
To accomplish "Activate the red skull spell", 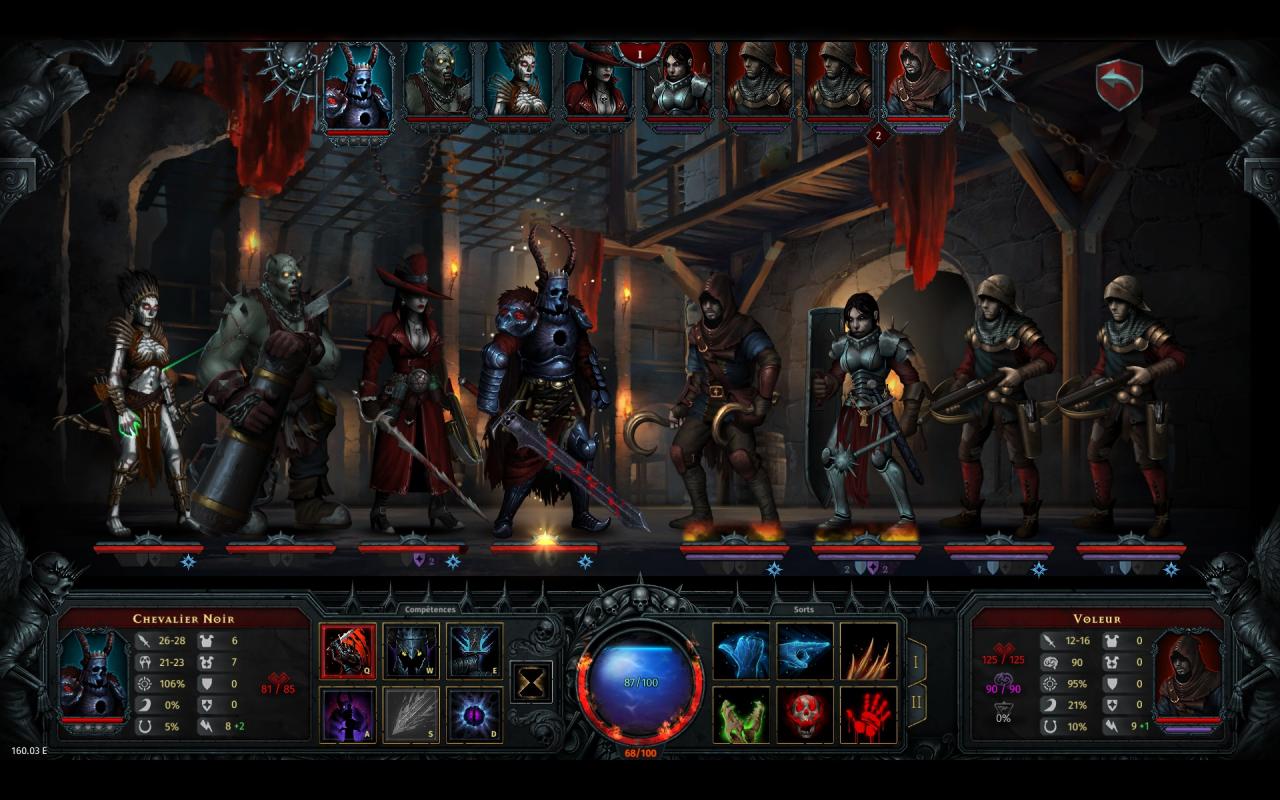I will tap(805, 715).
